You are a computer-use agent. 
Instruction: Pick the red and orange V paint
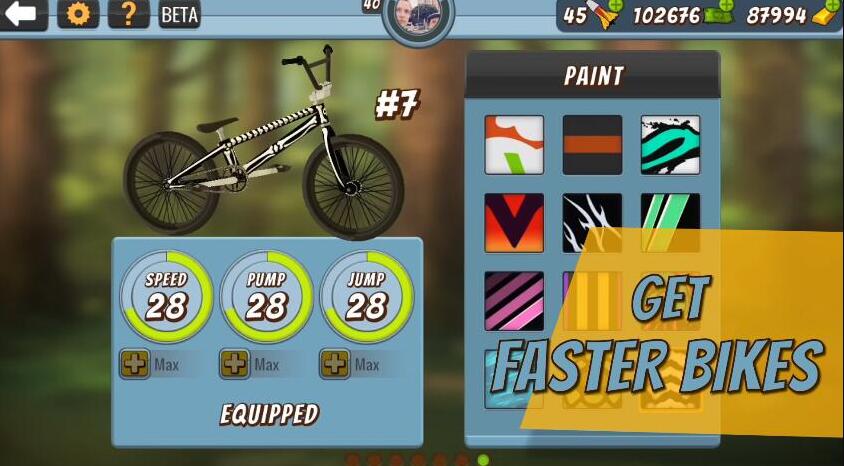tap(514, 223)
